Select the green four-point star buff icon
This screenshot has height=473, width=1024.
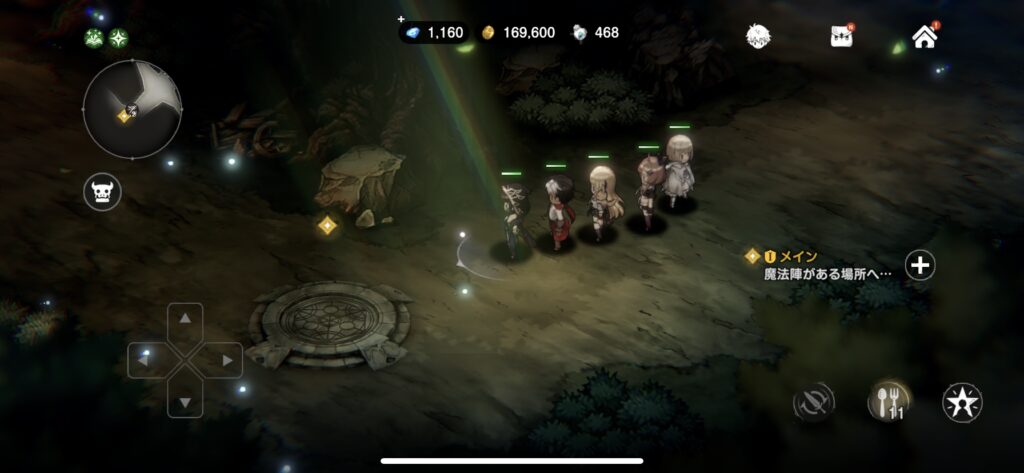point(119,39)
